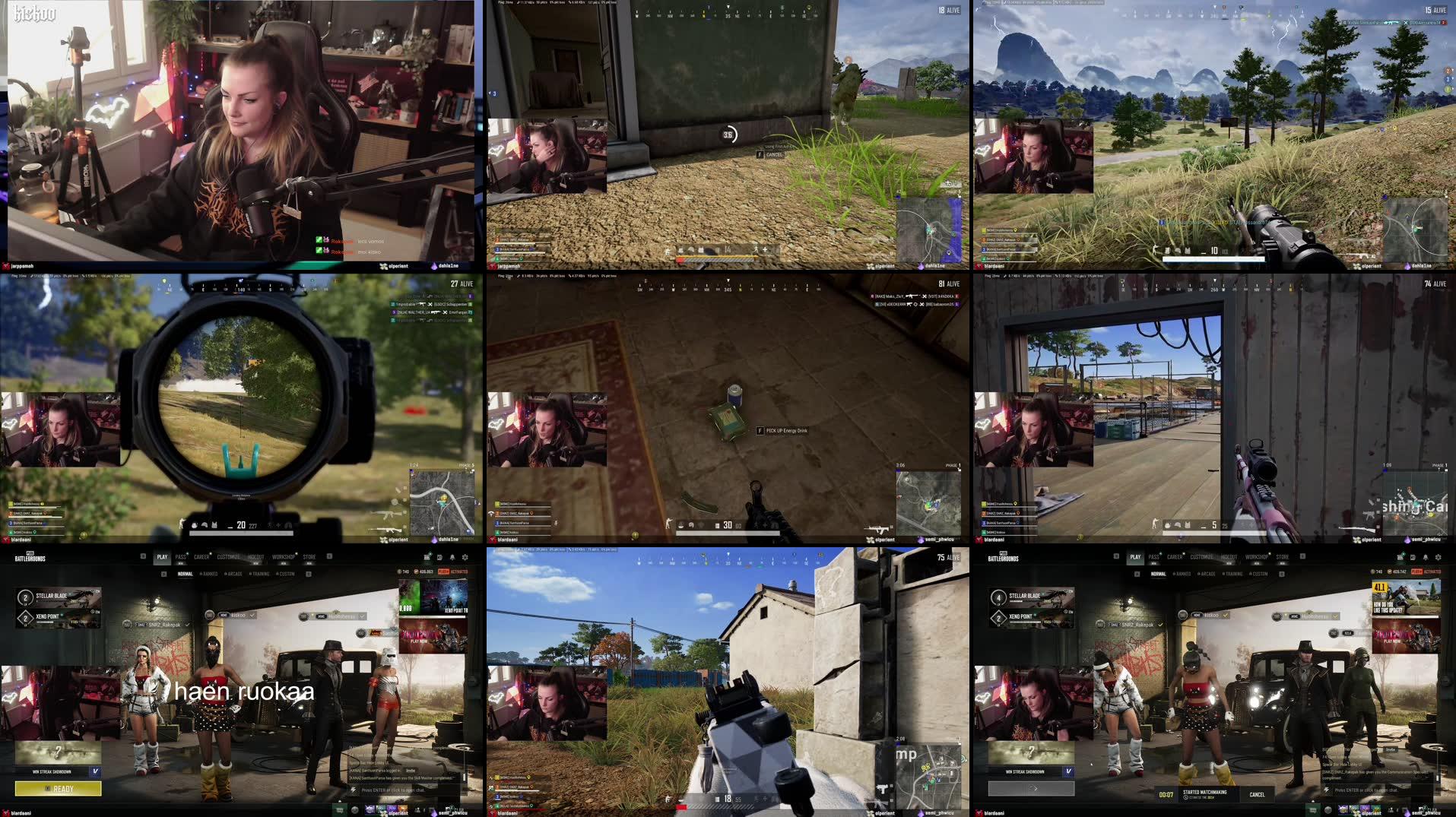Click the left arrow beside the NORMAL mode row
Viewport: 1456px width, 817px height.
tap(1137, 573)
